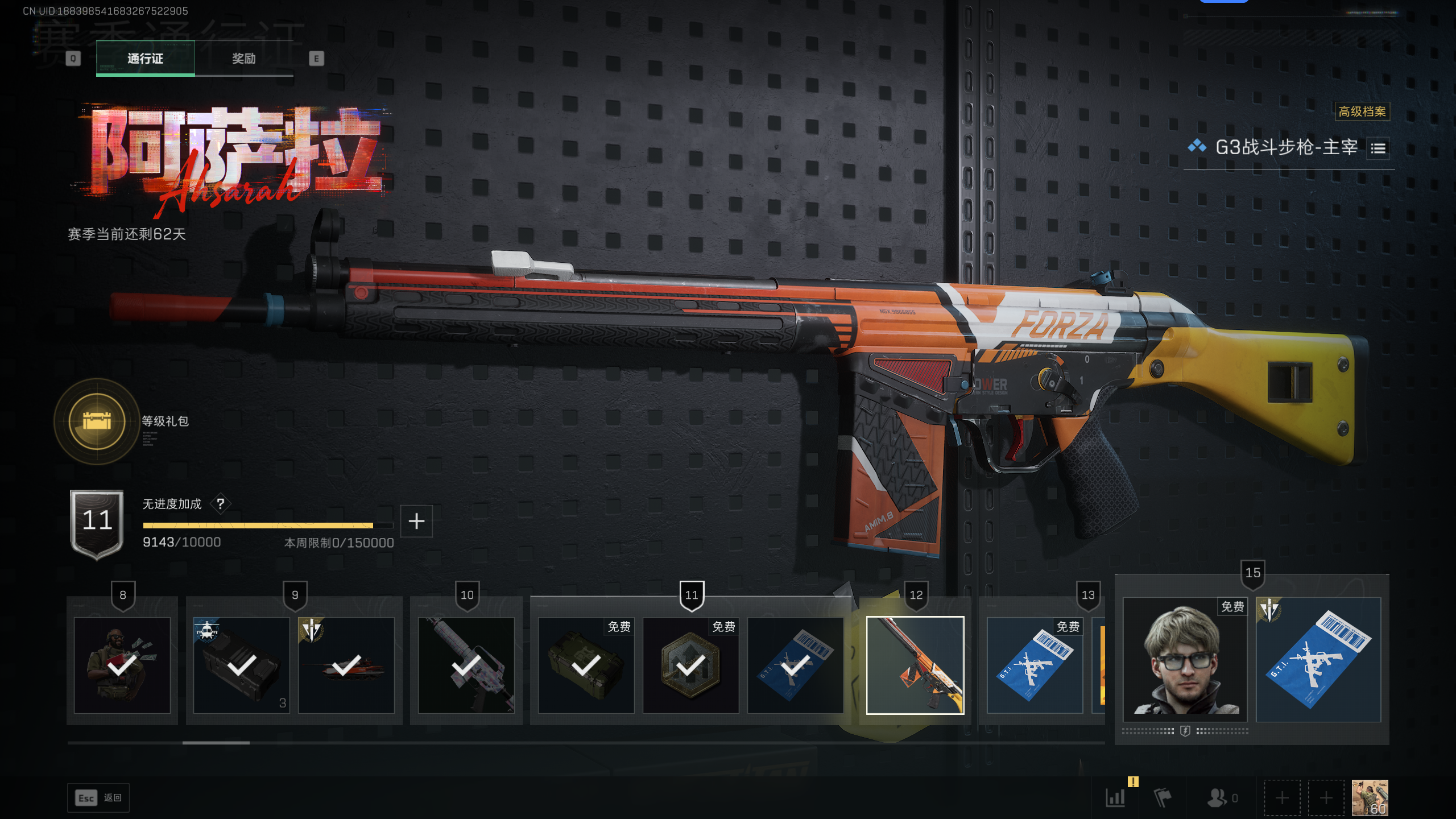Image resolution: width=1456 pixels, height=819 pixels.
Task: Select the level 8 operator reward tile
Action: pos(122,665)
